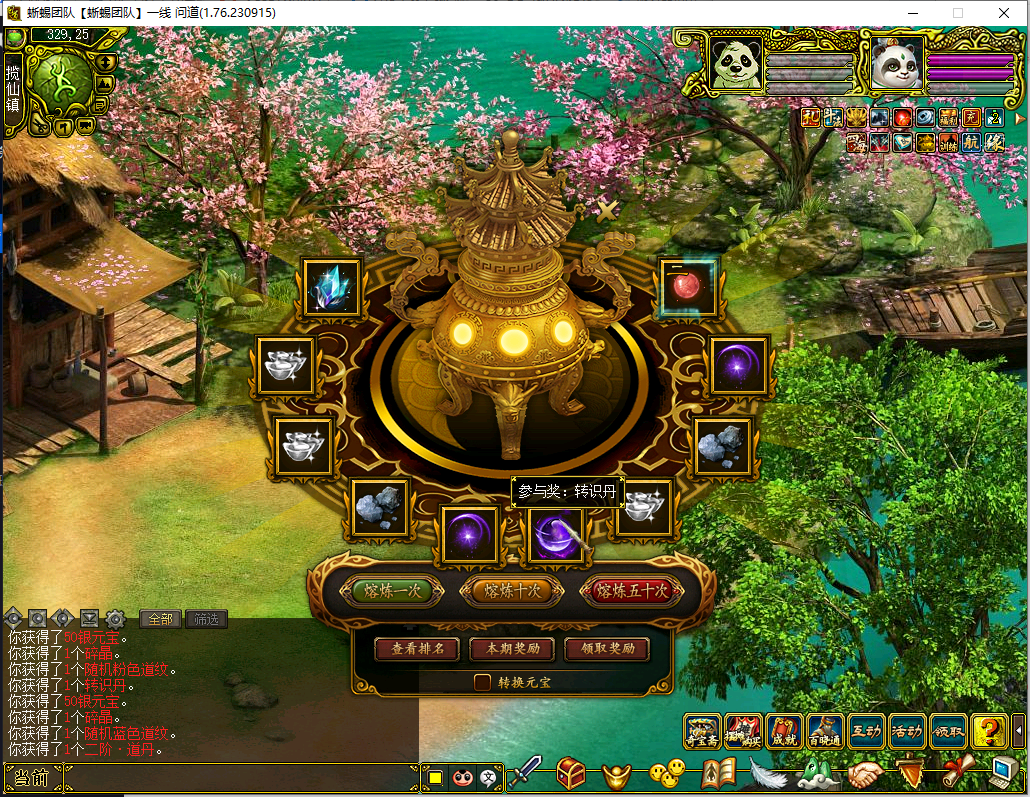The width and height of the screenshot is (1030, 797).
Task: Open the 查看排名 ranking view
Action: tap(417, 649)
